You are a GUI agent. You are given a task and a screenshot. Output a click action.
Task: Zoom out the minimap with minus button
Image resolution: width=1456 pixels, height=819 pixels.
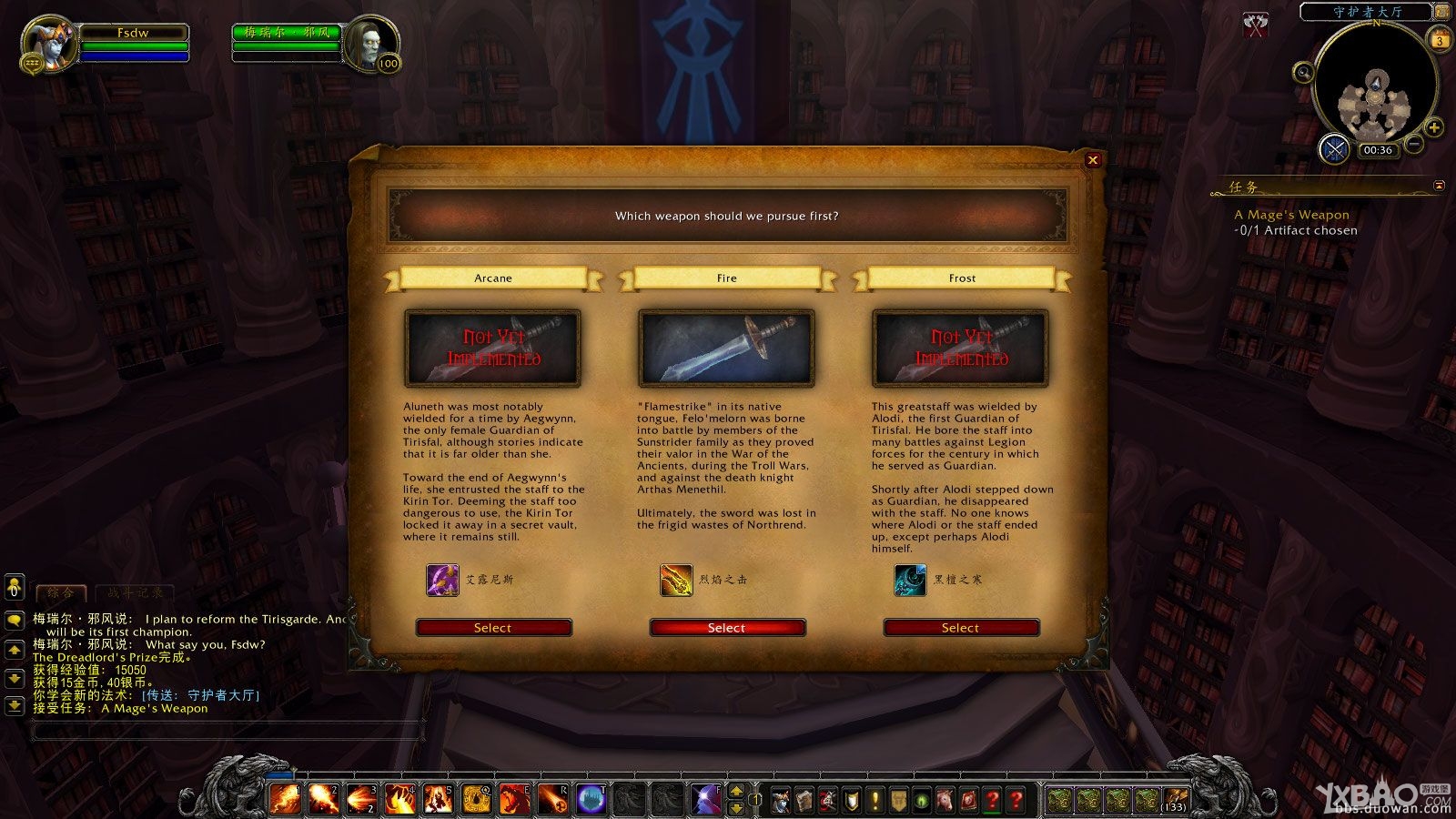click(x=1414, y=144)
